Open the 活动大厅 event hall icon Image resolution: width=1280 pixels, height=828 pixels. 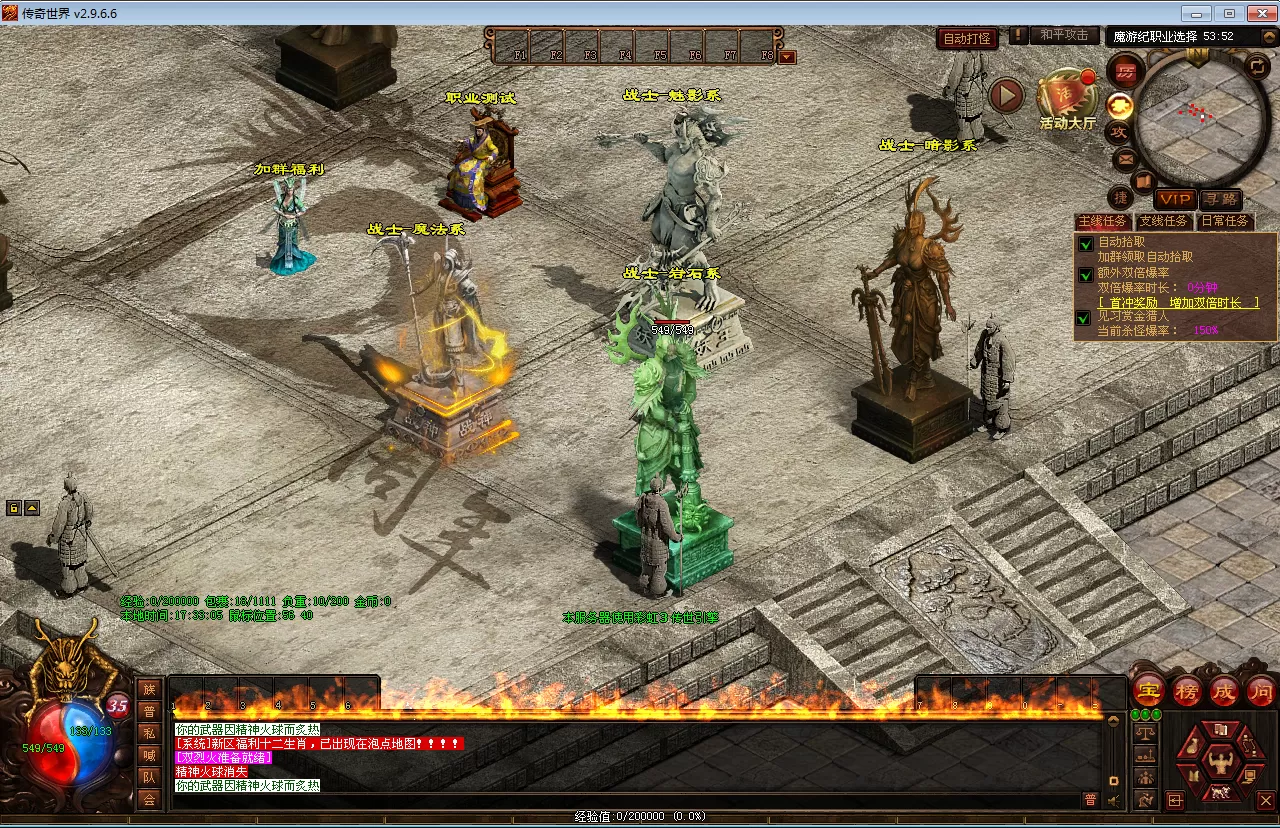tap(1067, 98)
